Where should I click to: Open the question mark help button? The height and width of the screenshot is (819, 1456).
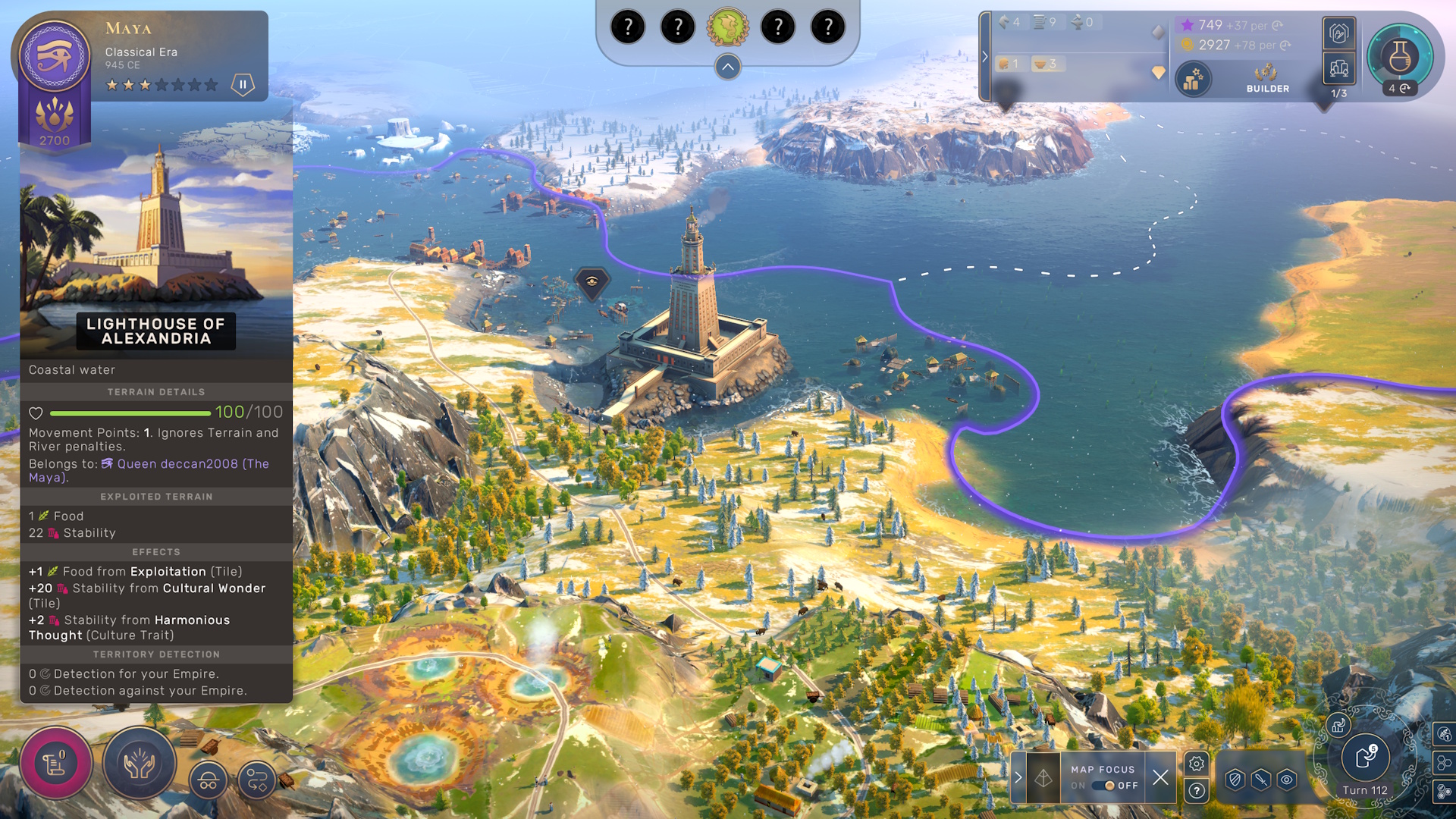click(x=1197, y=791)
